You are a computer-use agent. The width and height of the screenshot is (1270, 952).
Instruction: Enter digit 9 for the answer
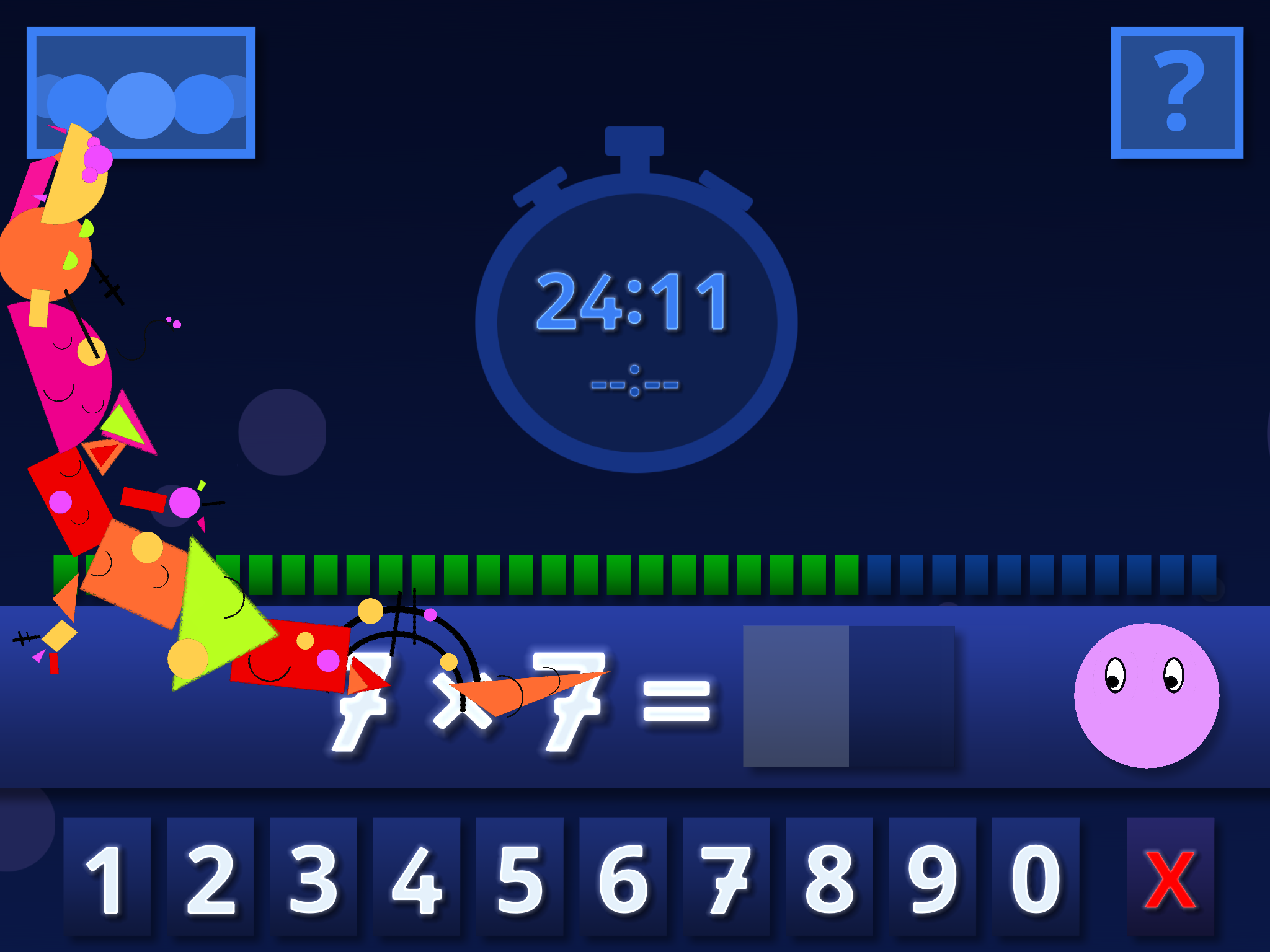pos(932,876)
